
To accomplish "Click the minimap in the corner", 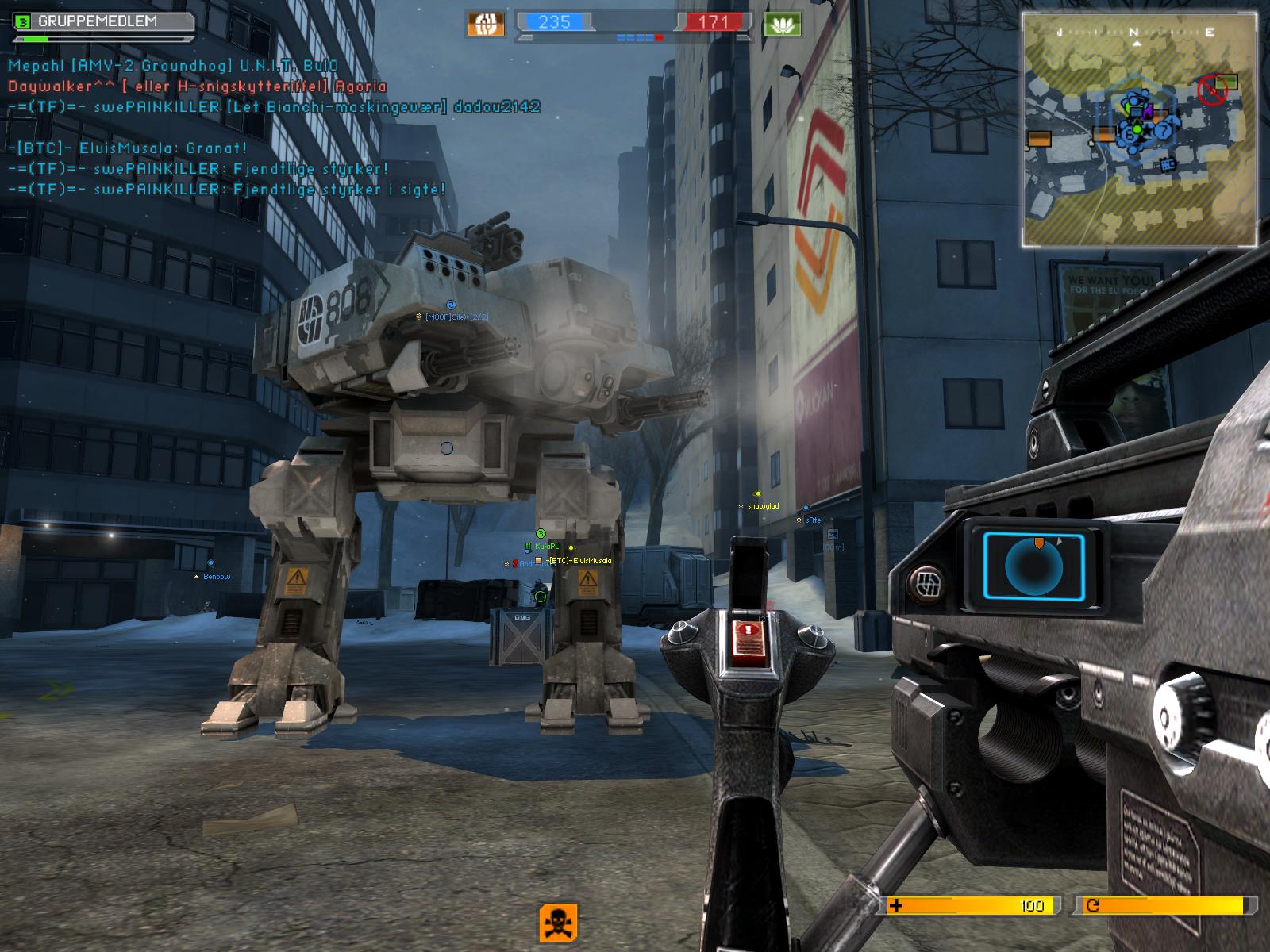I will coord(1139,129).
